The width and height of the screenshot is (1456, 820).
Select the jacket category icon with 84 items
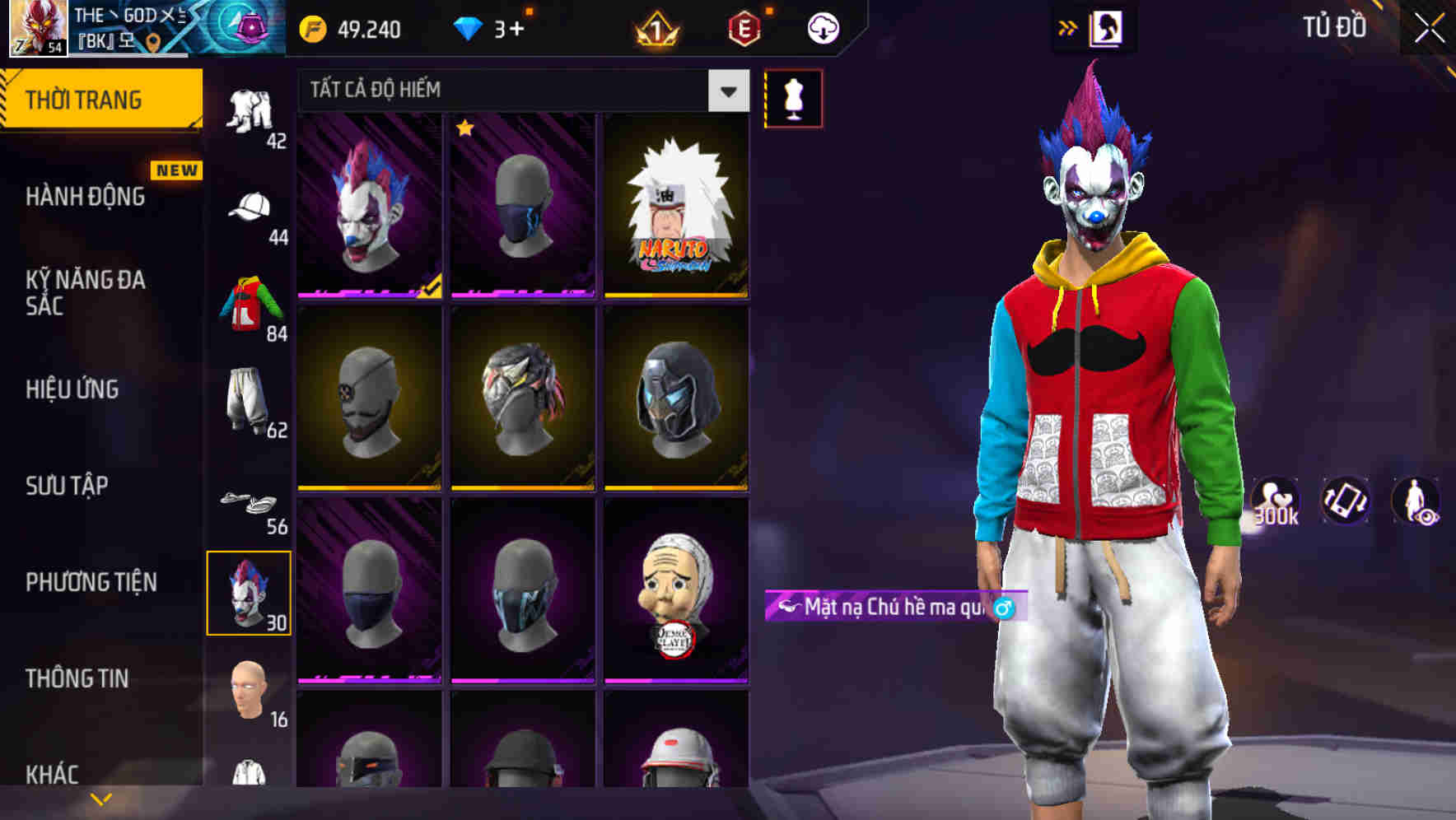pyautogui.click(x=253, y=305)
